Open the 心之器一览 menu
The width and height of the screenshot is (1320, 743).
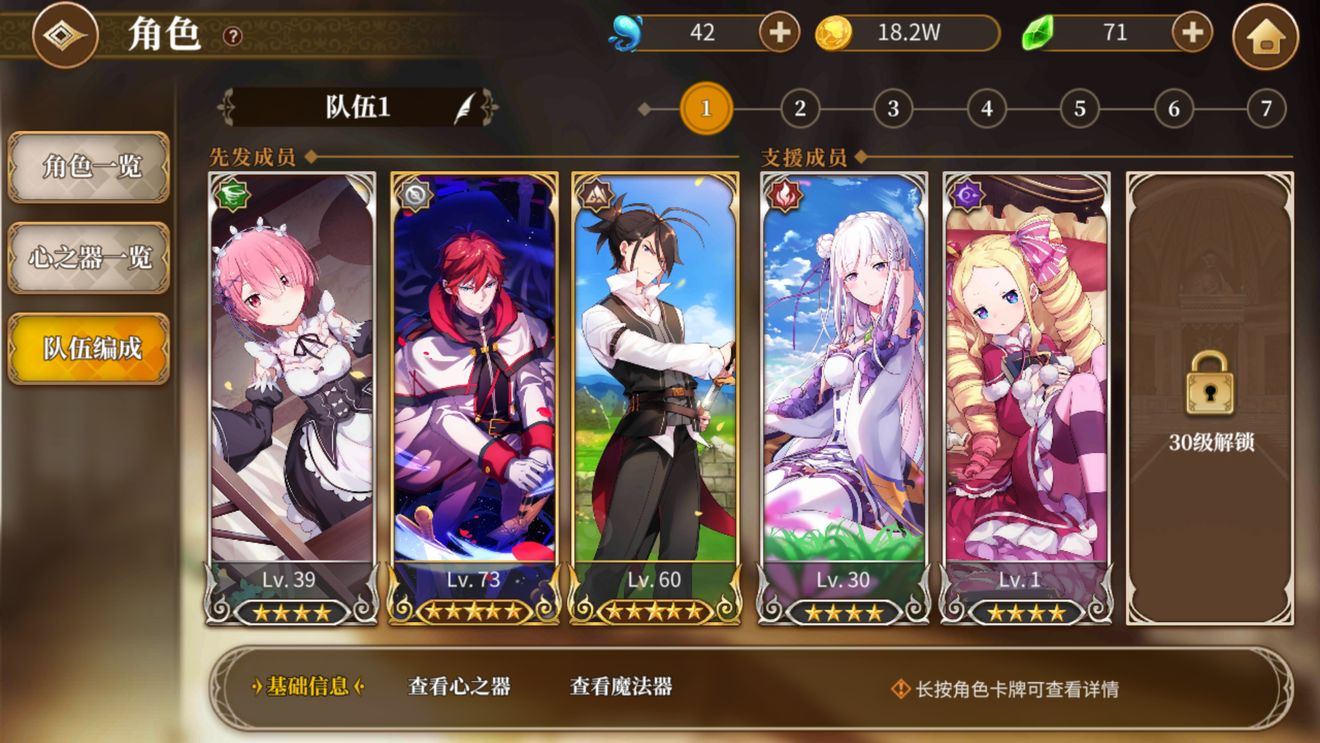[89, 258]
